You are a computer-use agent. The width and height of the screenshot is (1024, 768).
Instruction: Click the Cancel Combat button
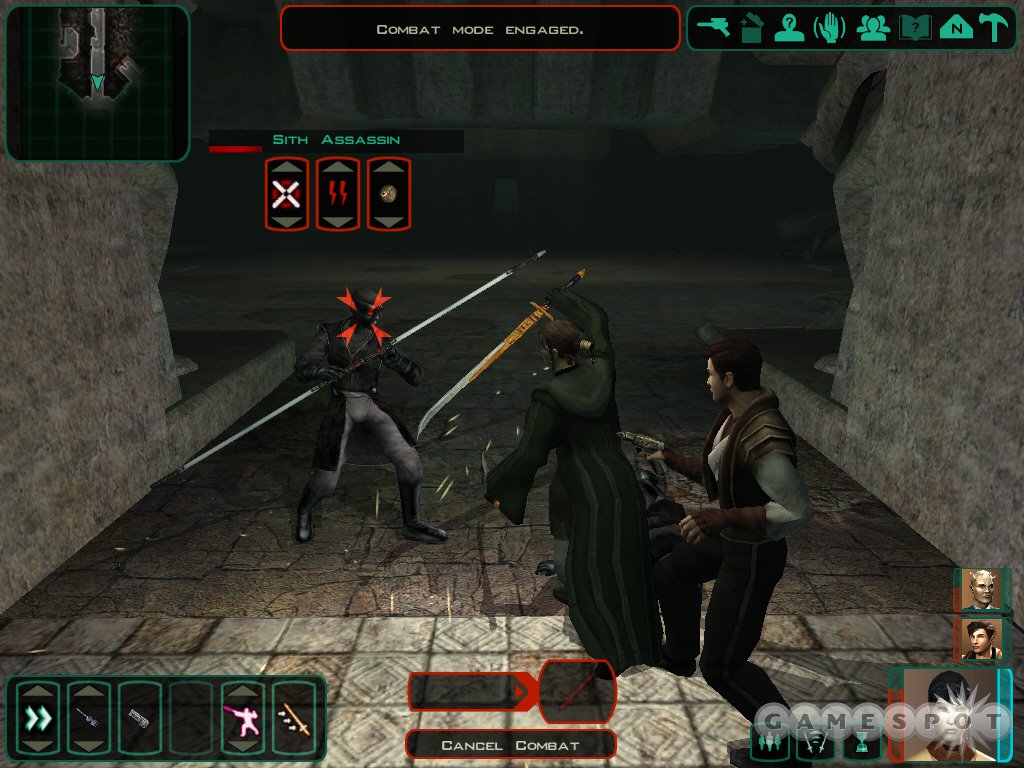point(510,745)
